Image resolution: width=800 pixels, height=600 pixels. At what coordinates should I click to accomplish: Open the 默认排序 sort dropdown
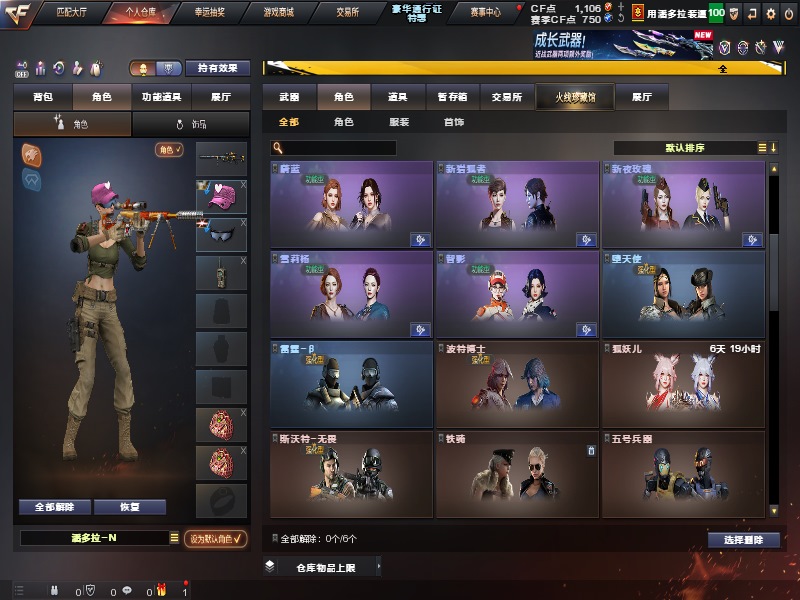(689, 148)
